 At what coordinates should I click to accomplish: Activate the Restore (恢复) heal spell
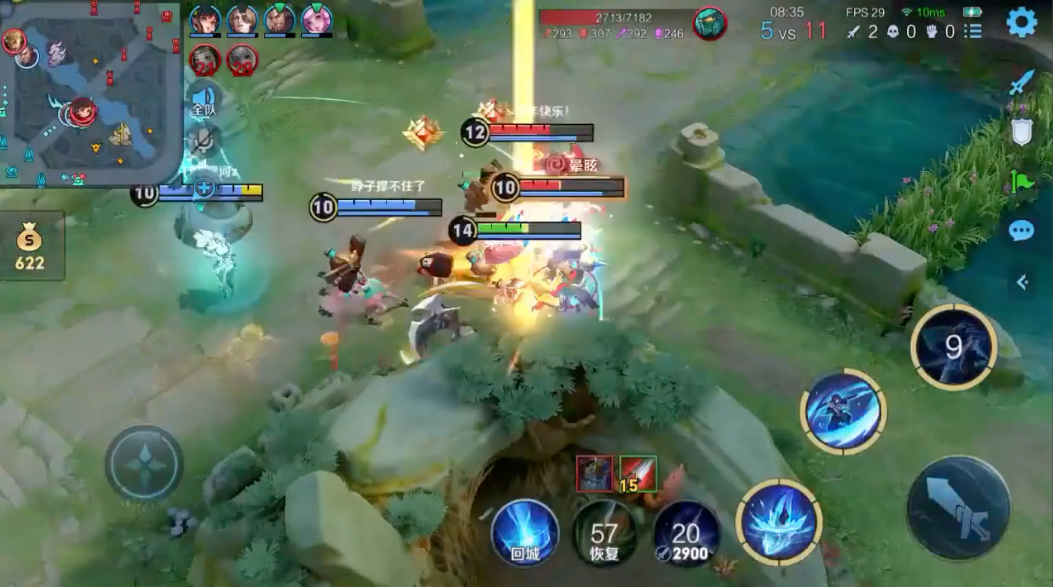pos(605,532)
